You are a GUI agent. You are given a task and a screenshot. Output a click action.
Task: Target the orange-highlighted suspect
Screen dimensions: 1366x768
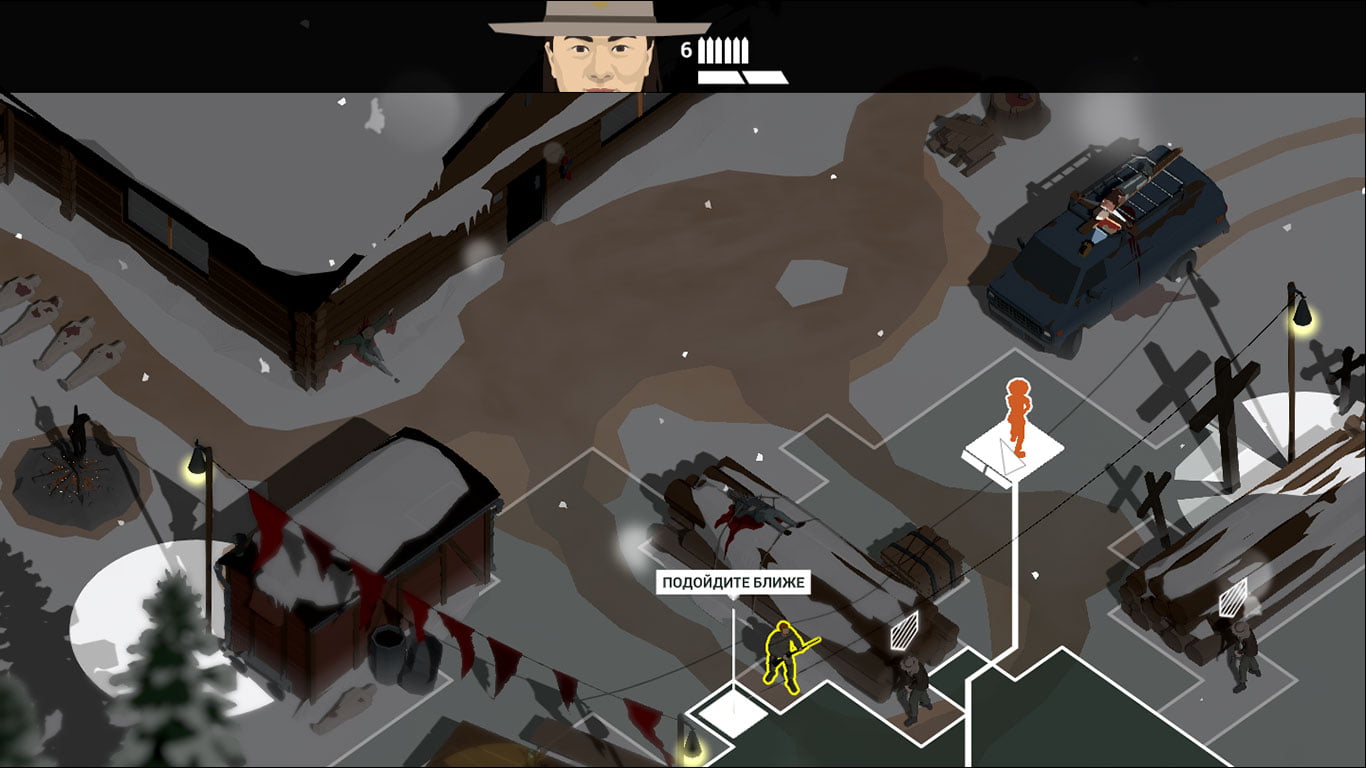tap(1016, 415)
